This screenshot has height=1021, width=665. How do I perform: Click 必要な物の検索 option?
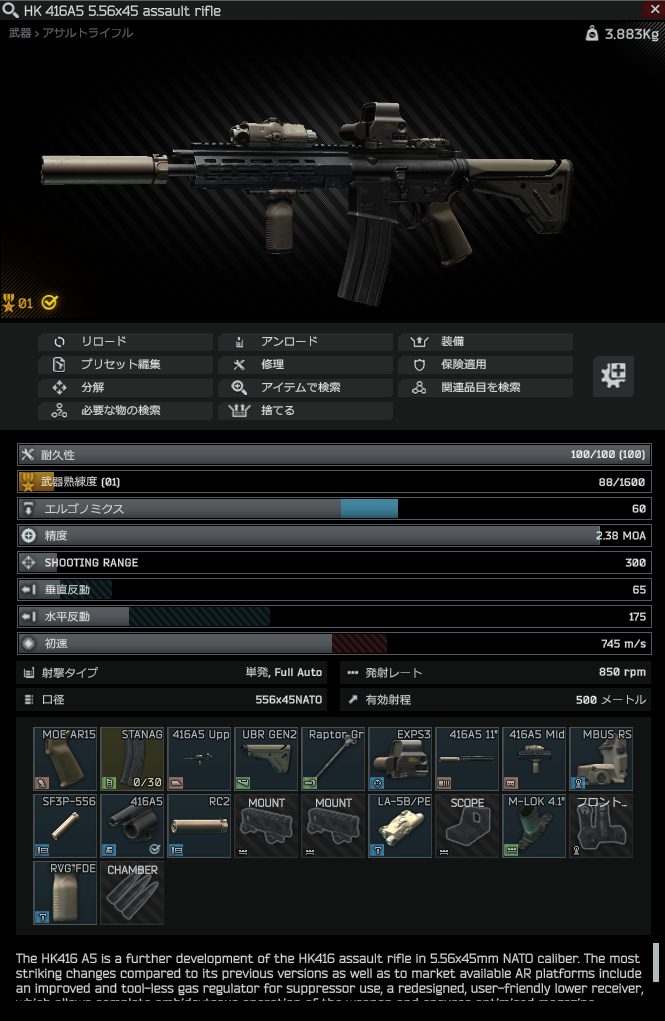click(126, 411)
